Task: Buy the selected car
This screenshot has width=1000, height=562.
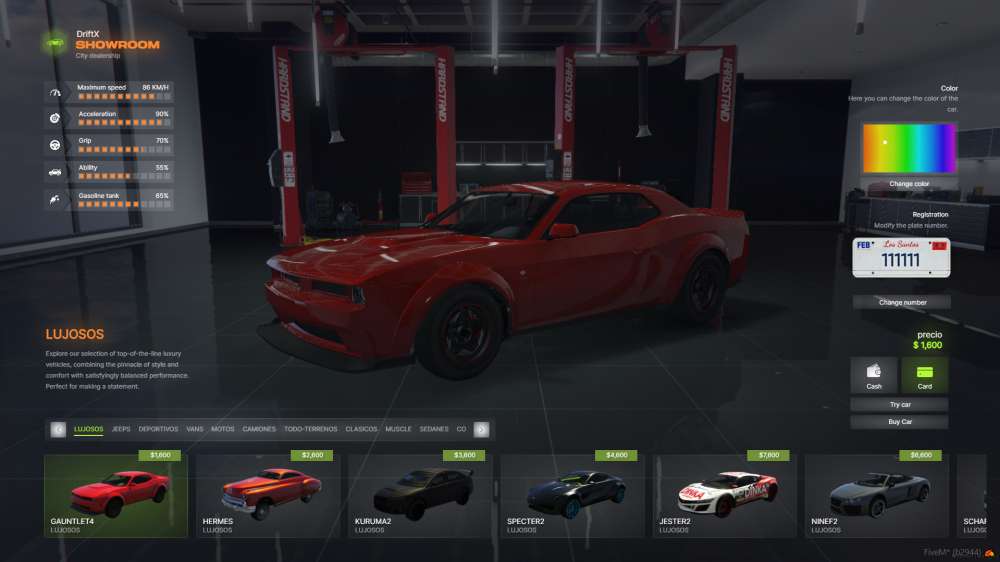Action: click(x=899, y=422)
